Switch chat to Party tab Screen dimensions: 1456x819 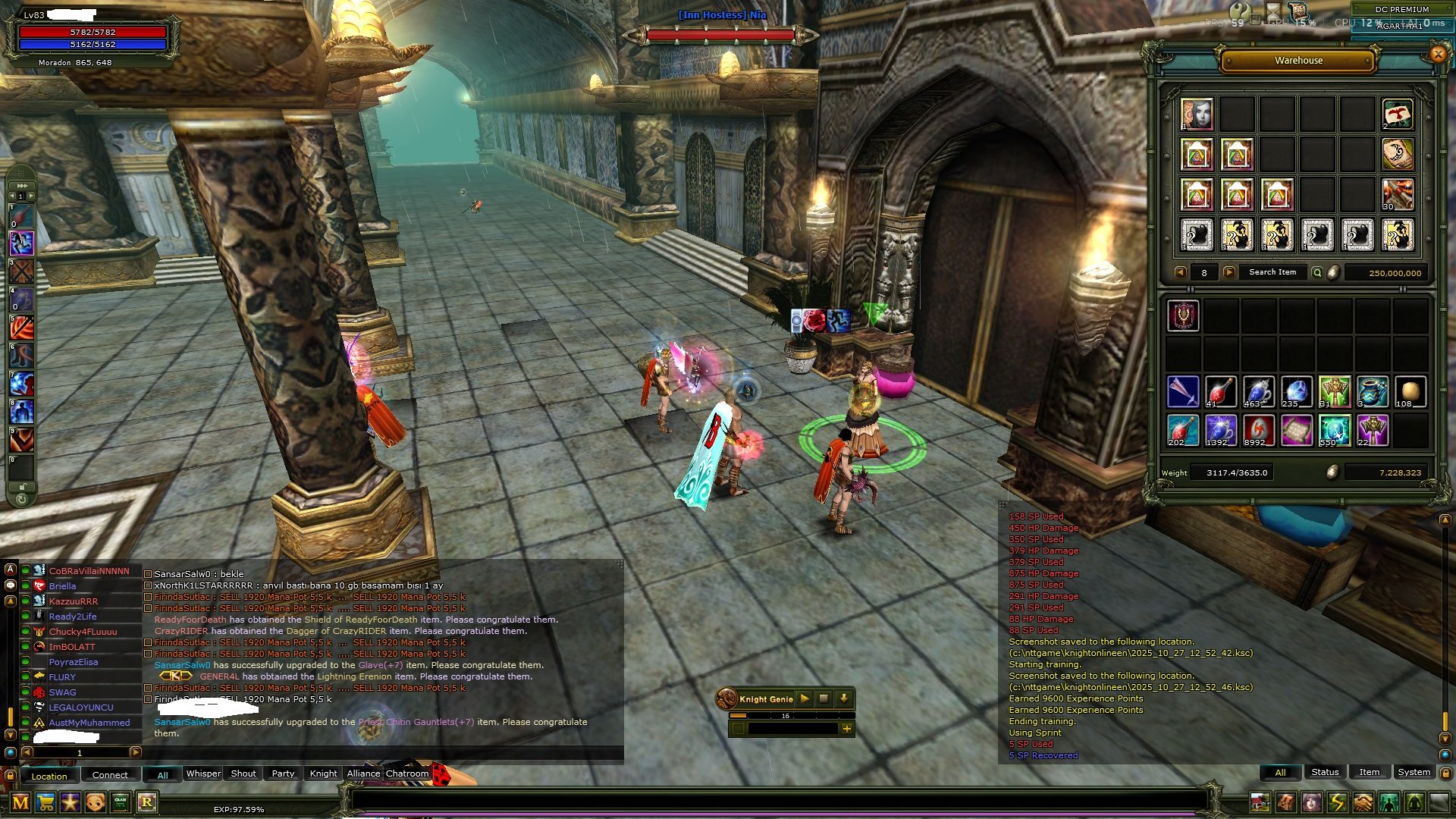(x=283, y=773)
